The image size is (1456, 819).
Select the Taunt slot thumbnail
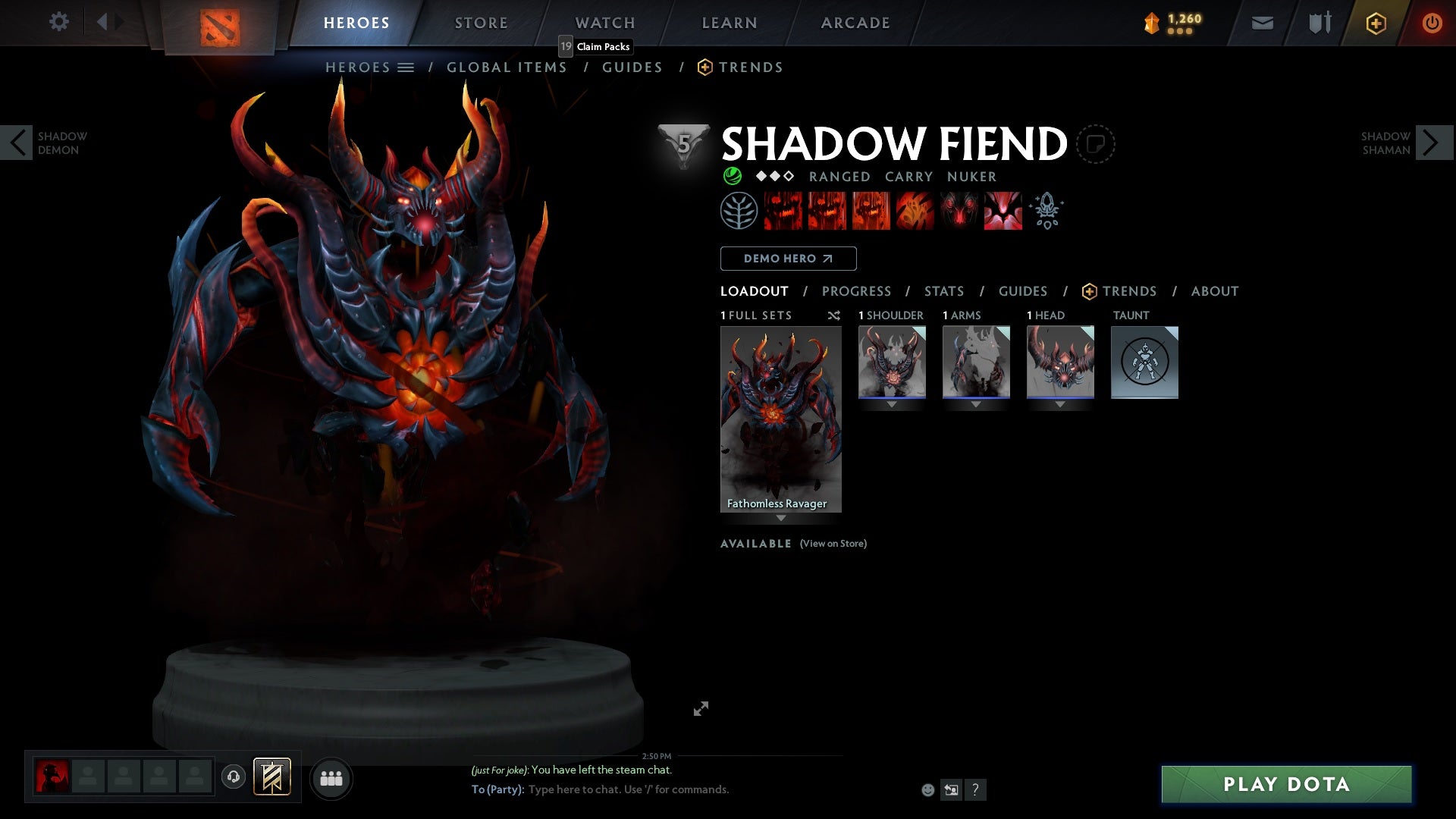pos(1144,363)
